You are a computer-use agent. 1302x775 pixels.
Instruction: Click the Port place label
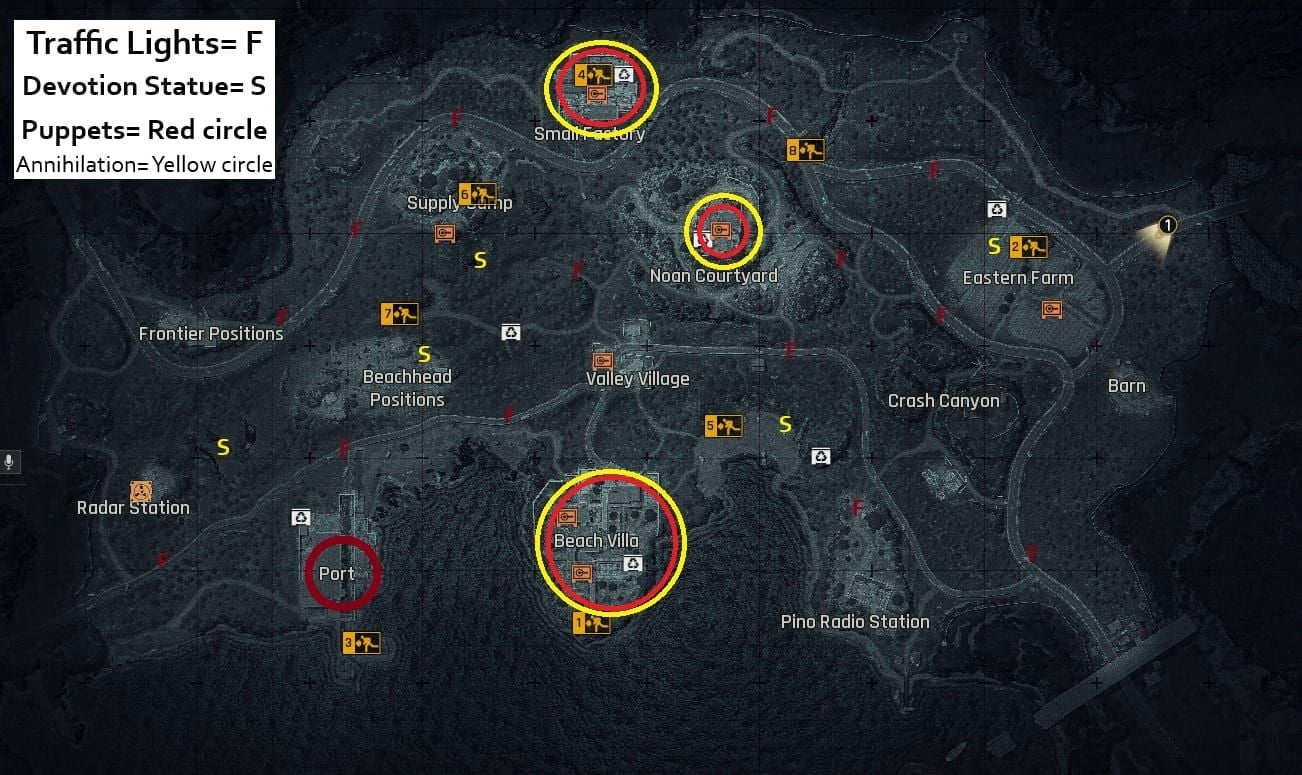click(x=338, y=573)
